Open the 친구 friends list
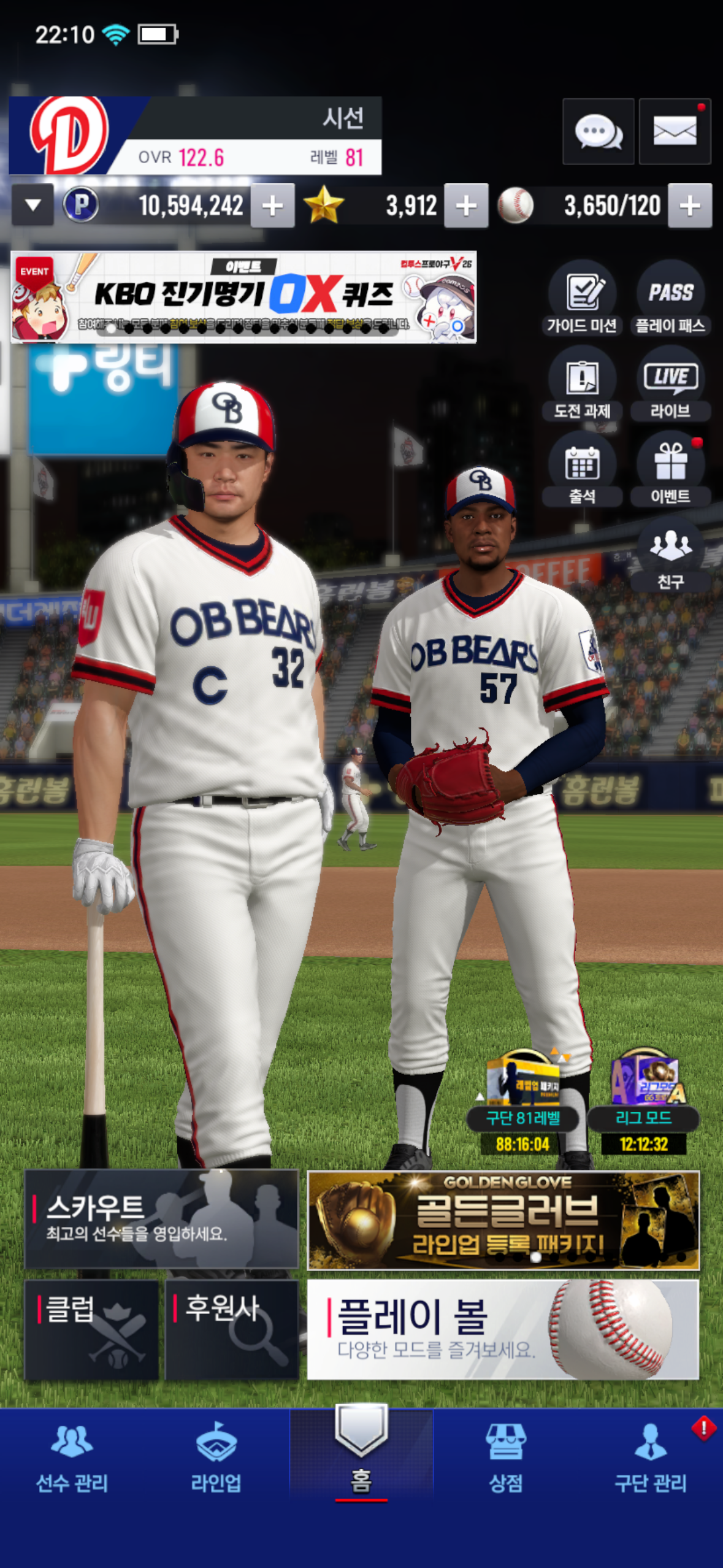723x1568 pixels. pos(670,554)
